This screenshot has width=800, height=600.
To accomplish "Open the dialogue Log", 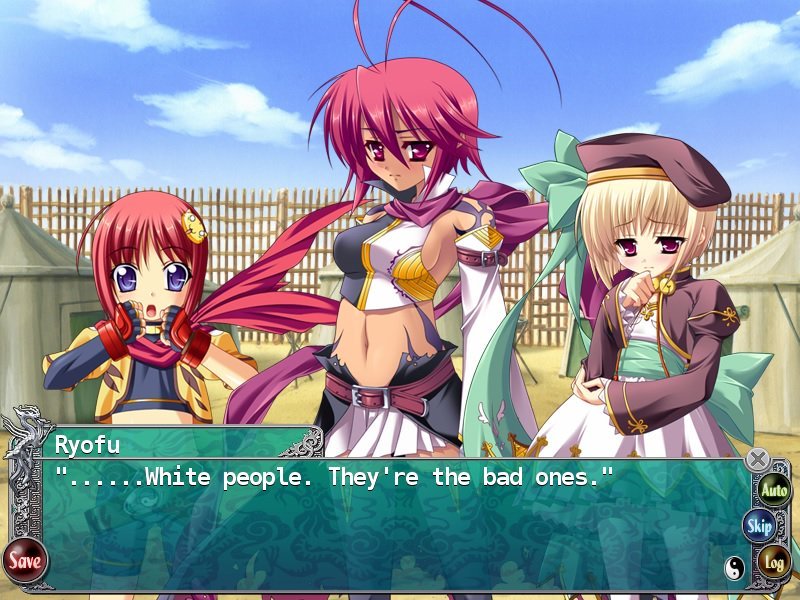I will pos(773,562).
